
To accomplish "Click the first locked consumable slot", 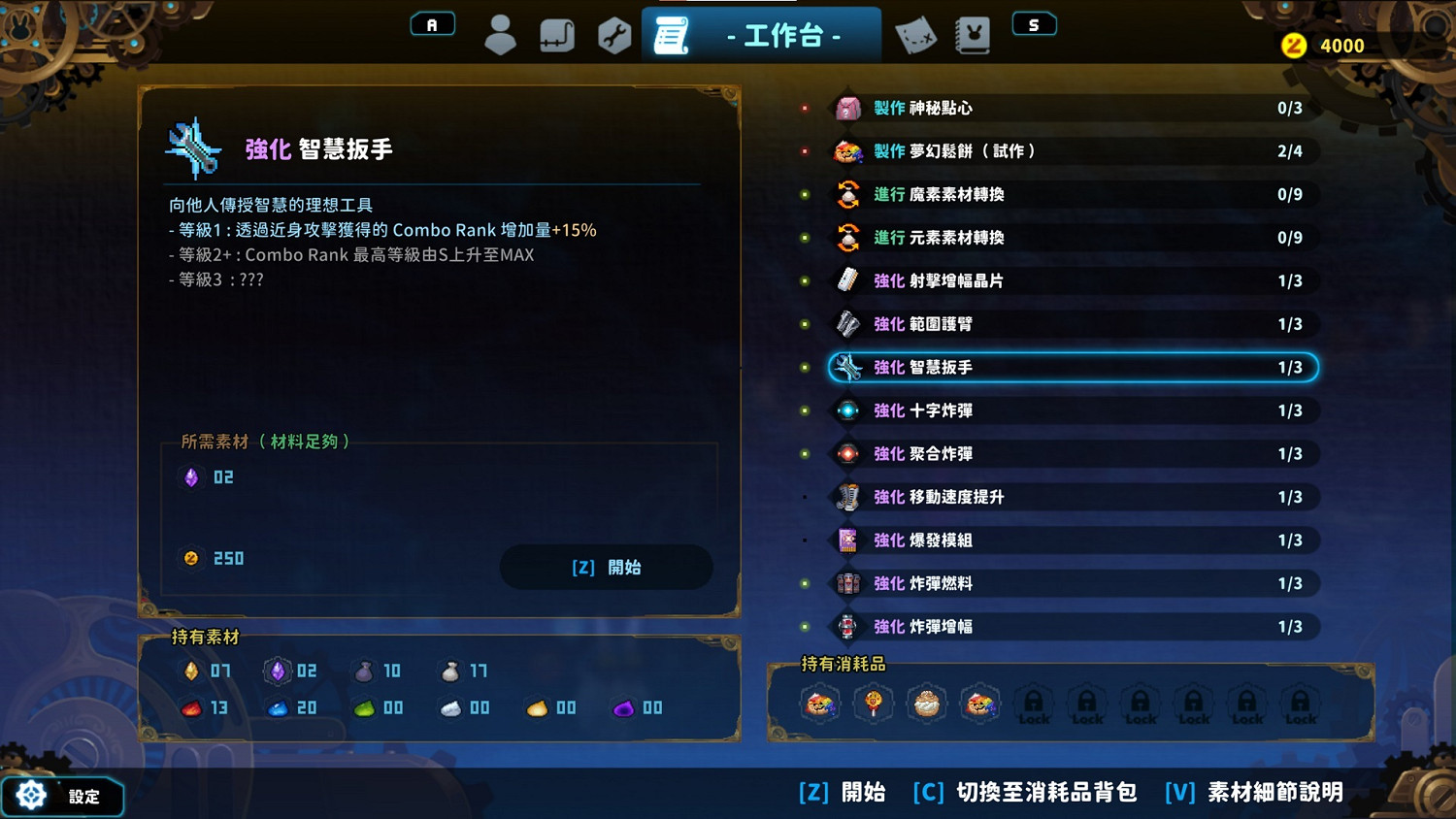I will pos(1034,706).
